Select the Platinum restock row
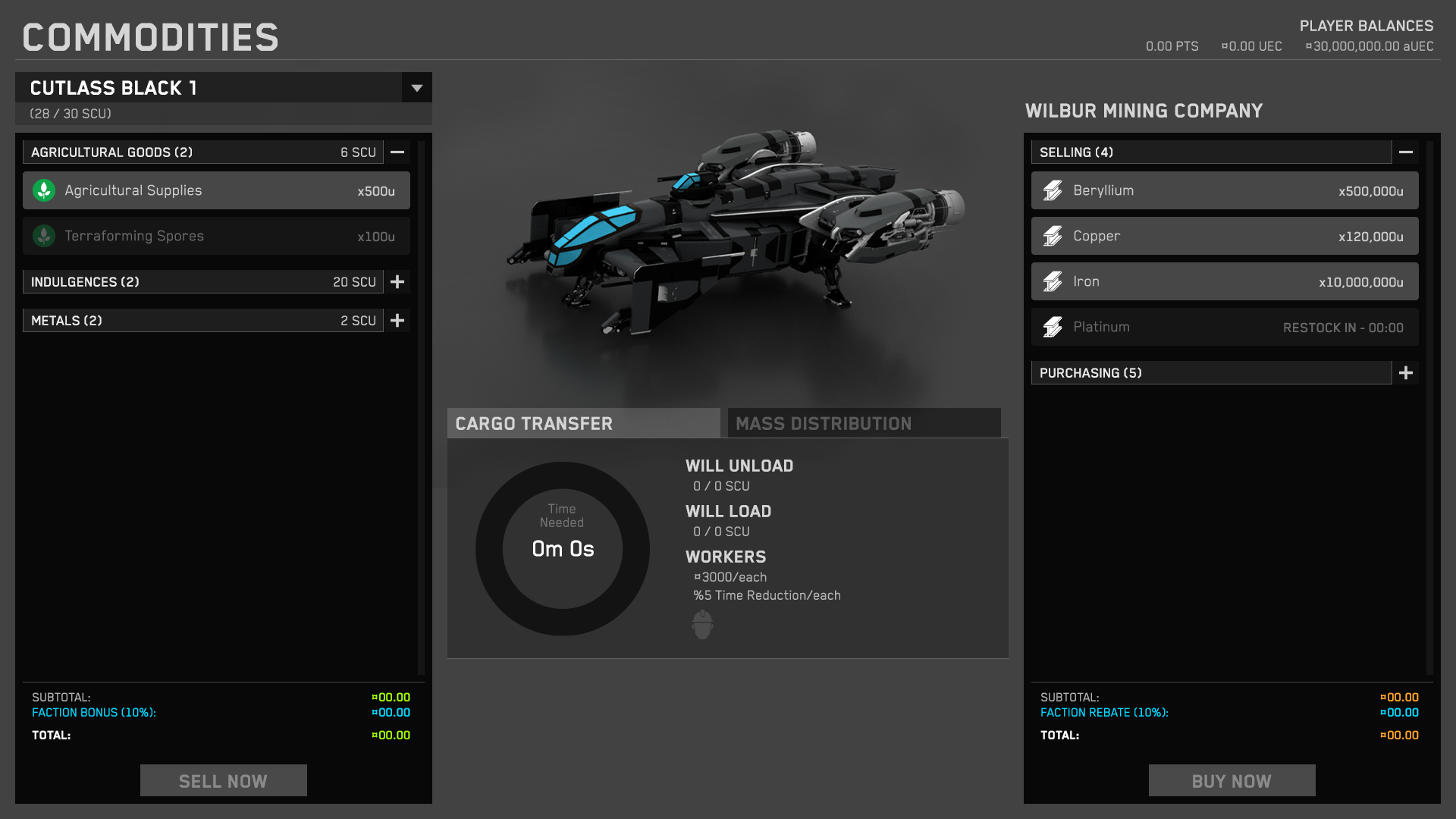 click(1224, 327)
